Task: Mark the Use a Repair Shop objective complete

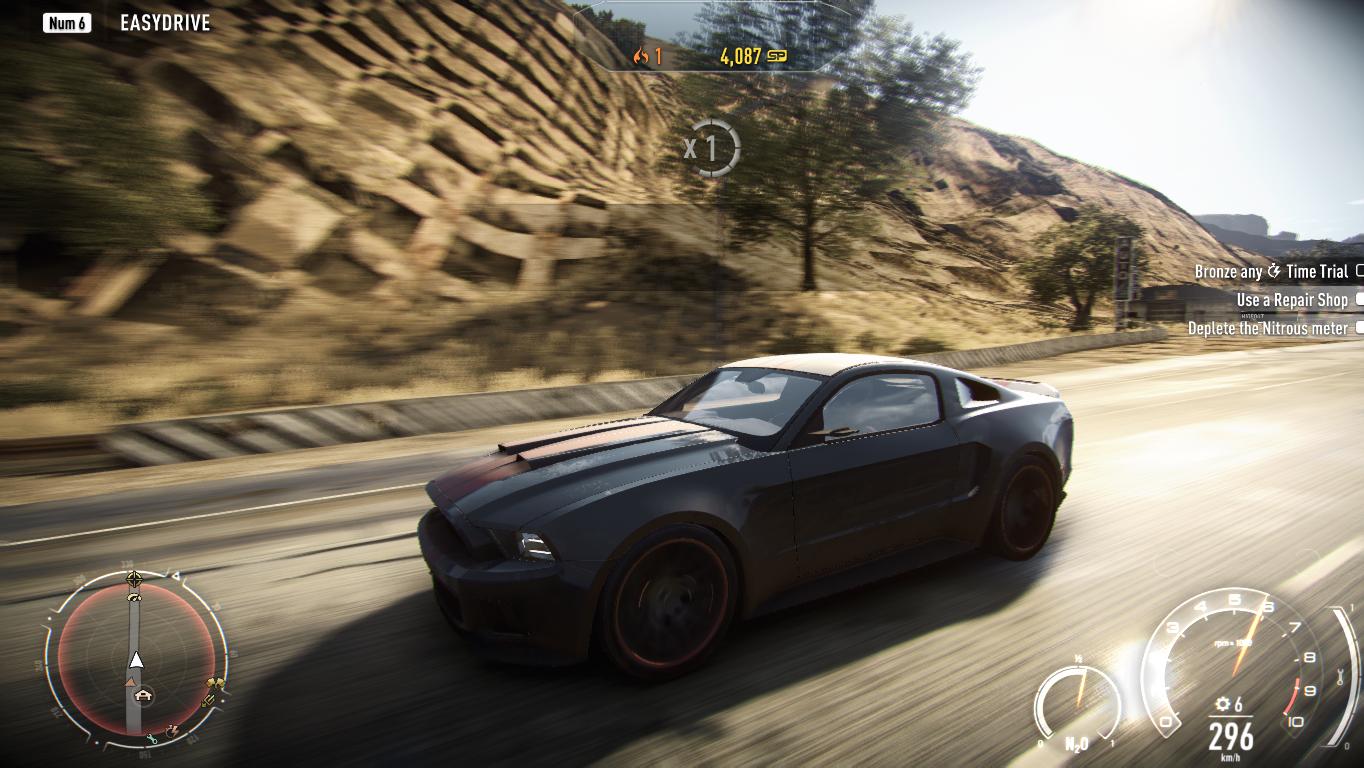Action: tap(1358, 300)
